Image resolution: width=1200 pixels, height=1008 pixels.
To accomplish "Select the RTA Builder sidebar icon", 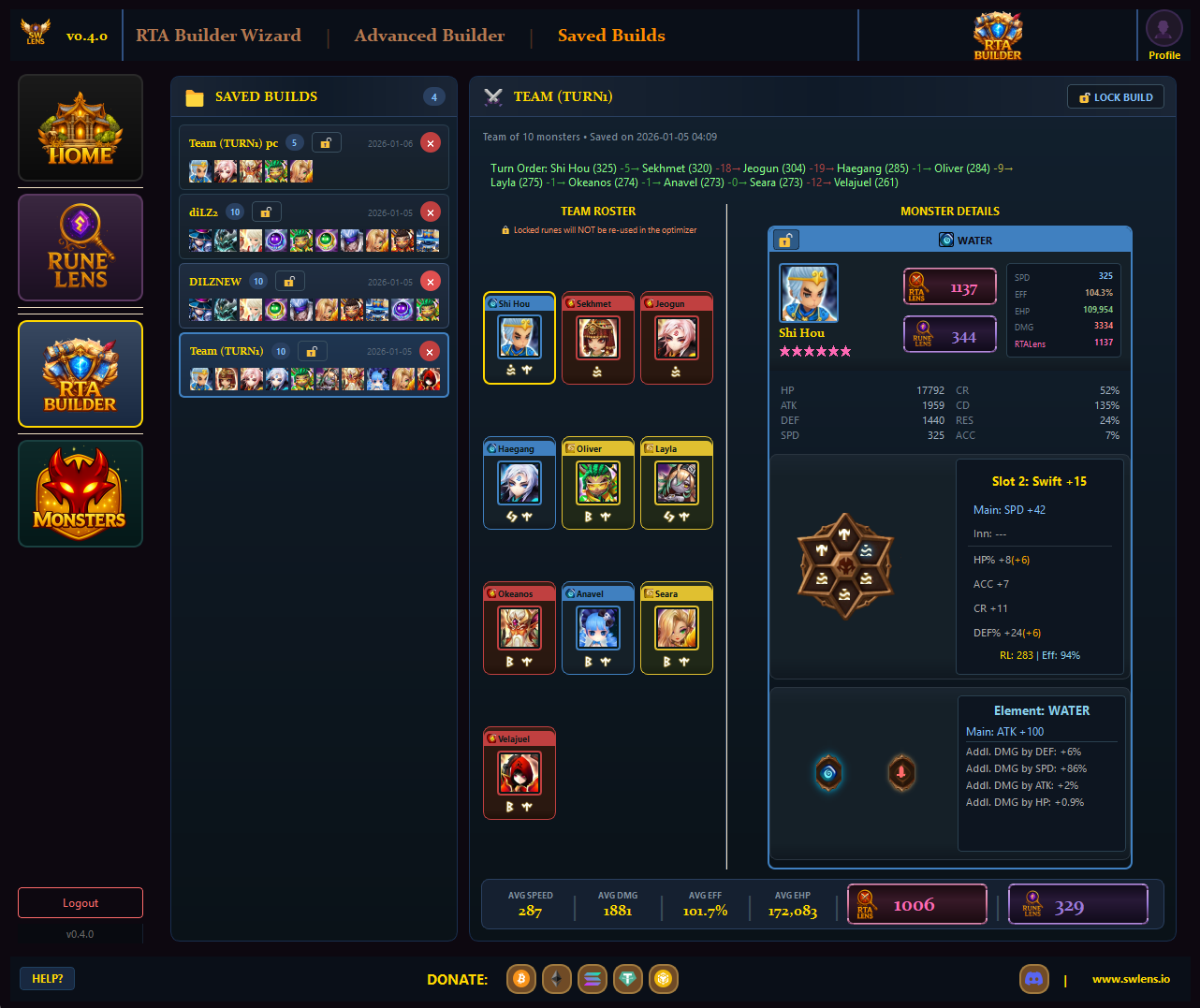I will [80, 373].
